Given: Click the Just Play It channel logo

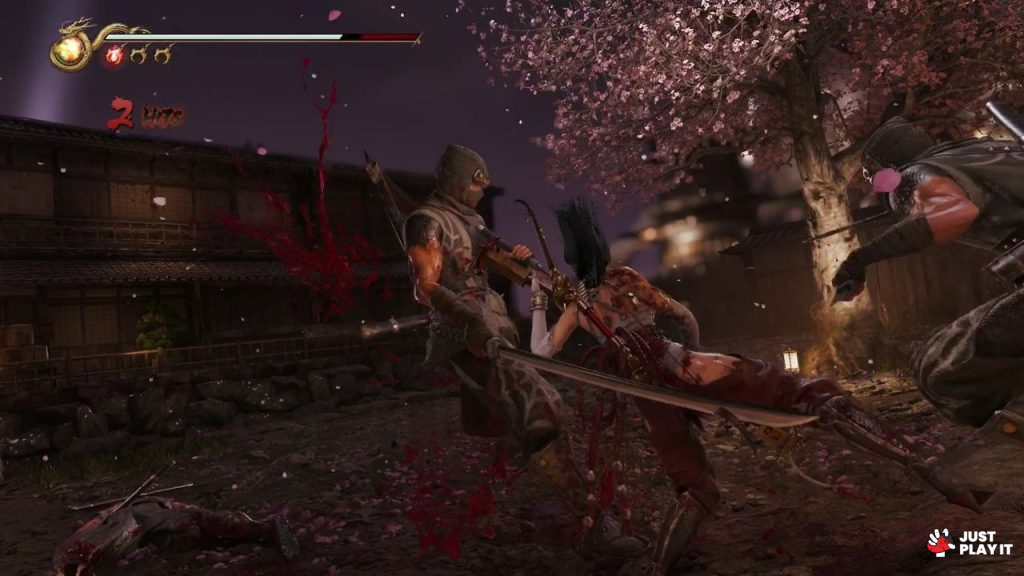Looking at the screenshot, I should (969, 542).
